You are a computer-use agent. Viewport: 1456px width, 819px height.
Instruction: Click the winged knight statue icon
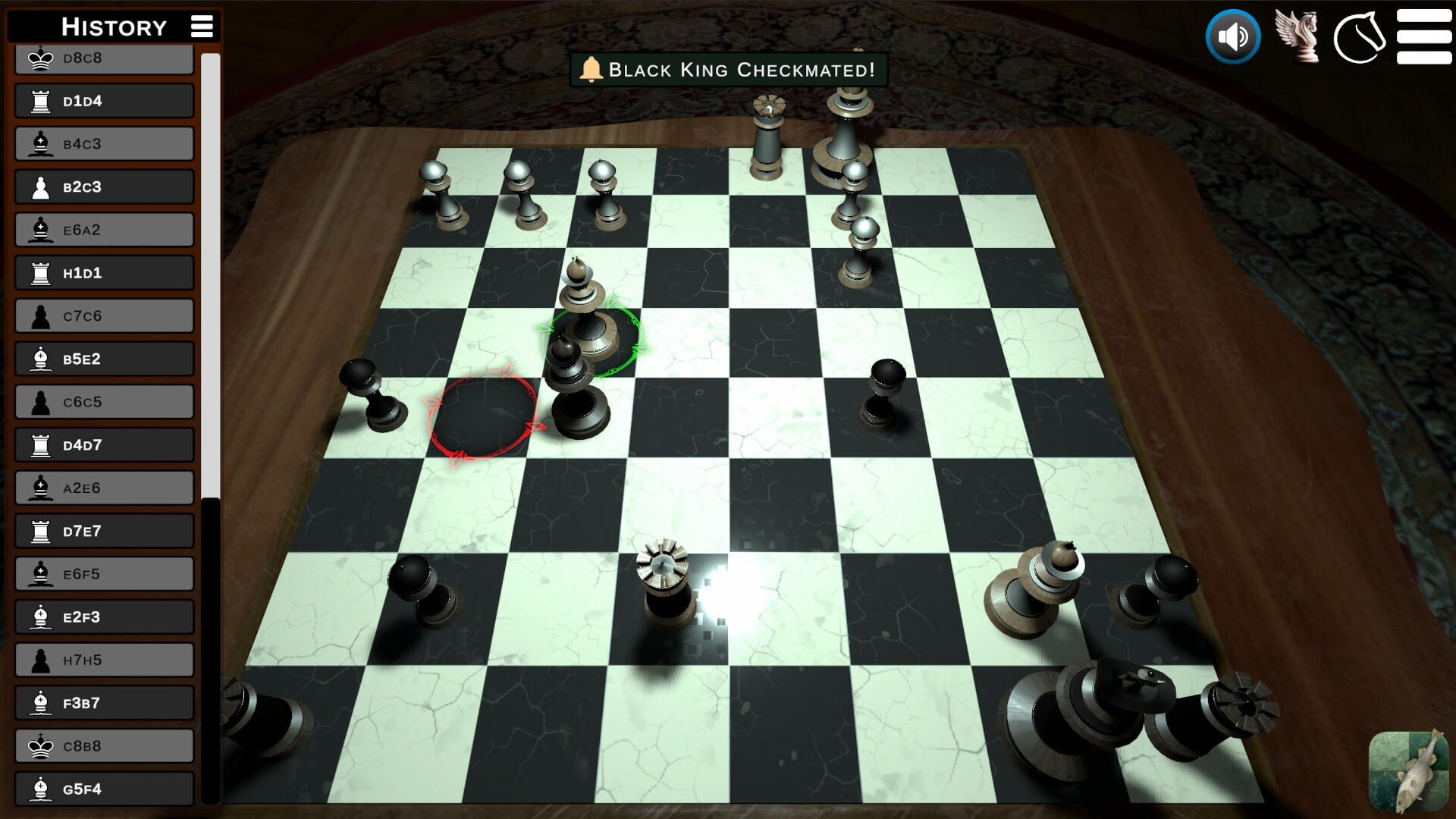tap(1298, 36)
